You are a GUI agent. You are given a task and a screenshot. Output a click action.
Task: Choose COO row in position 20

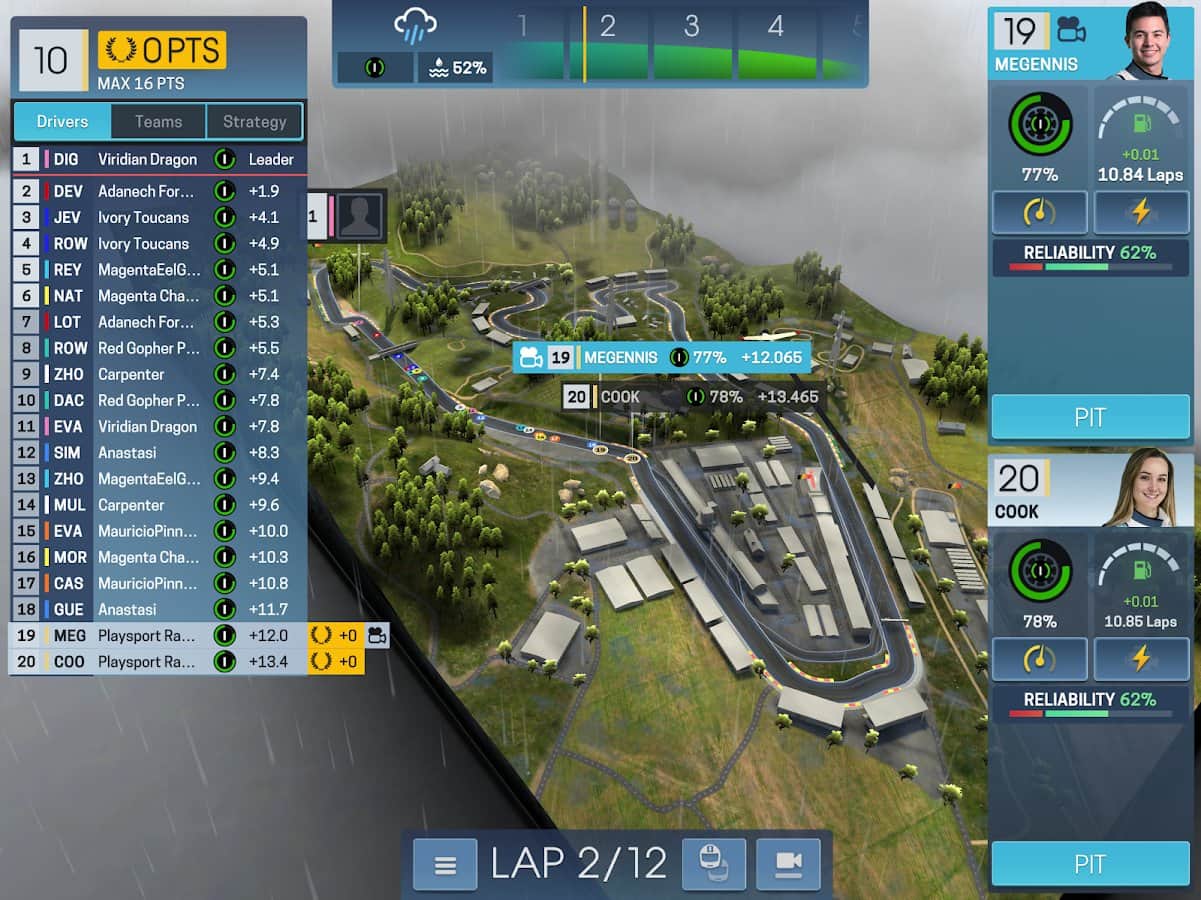click(158, 661)
